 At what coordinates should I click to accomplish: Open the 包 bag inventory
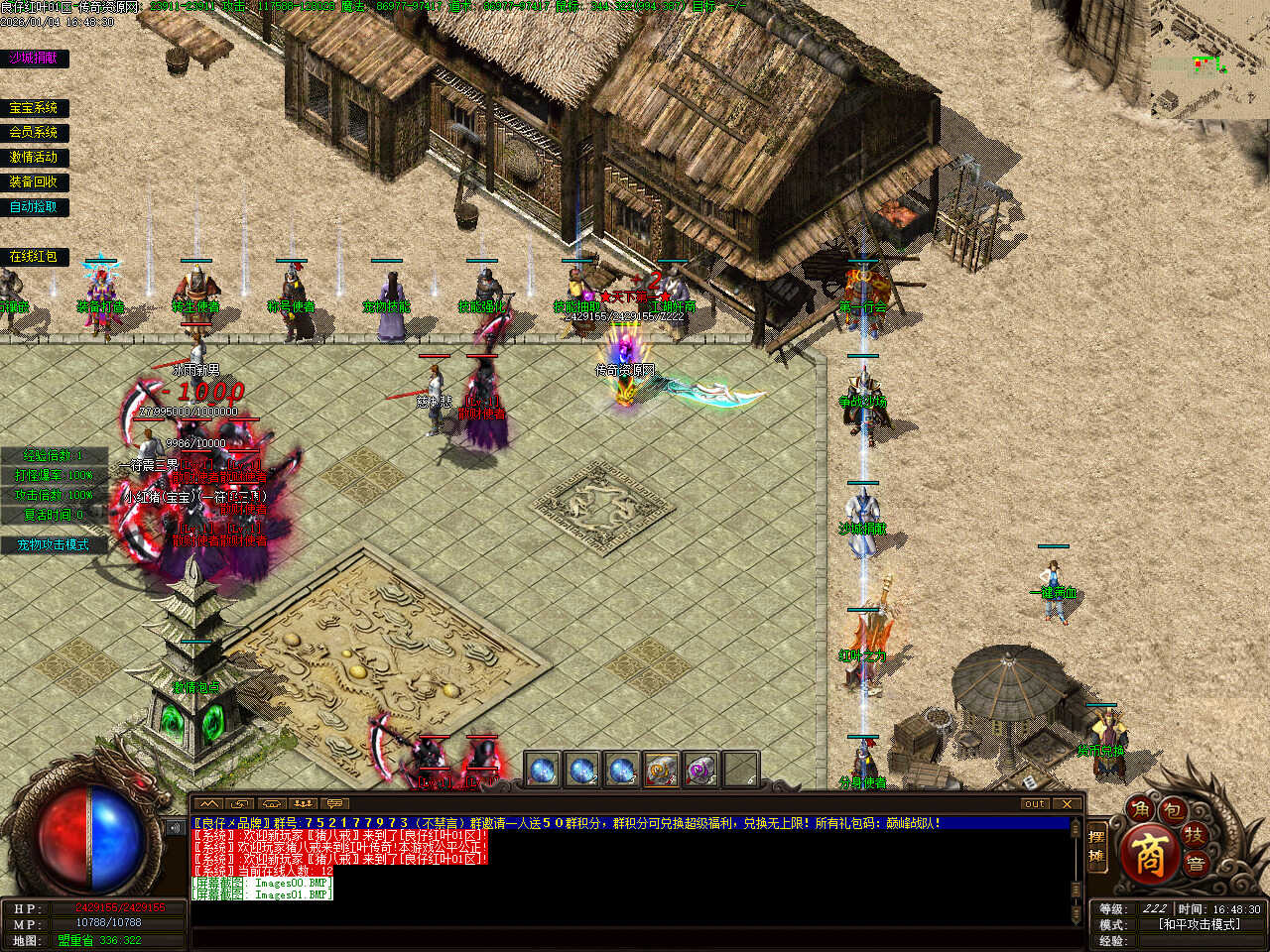[x=1173, y=810]
